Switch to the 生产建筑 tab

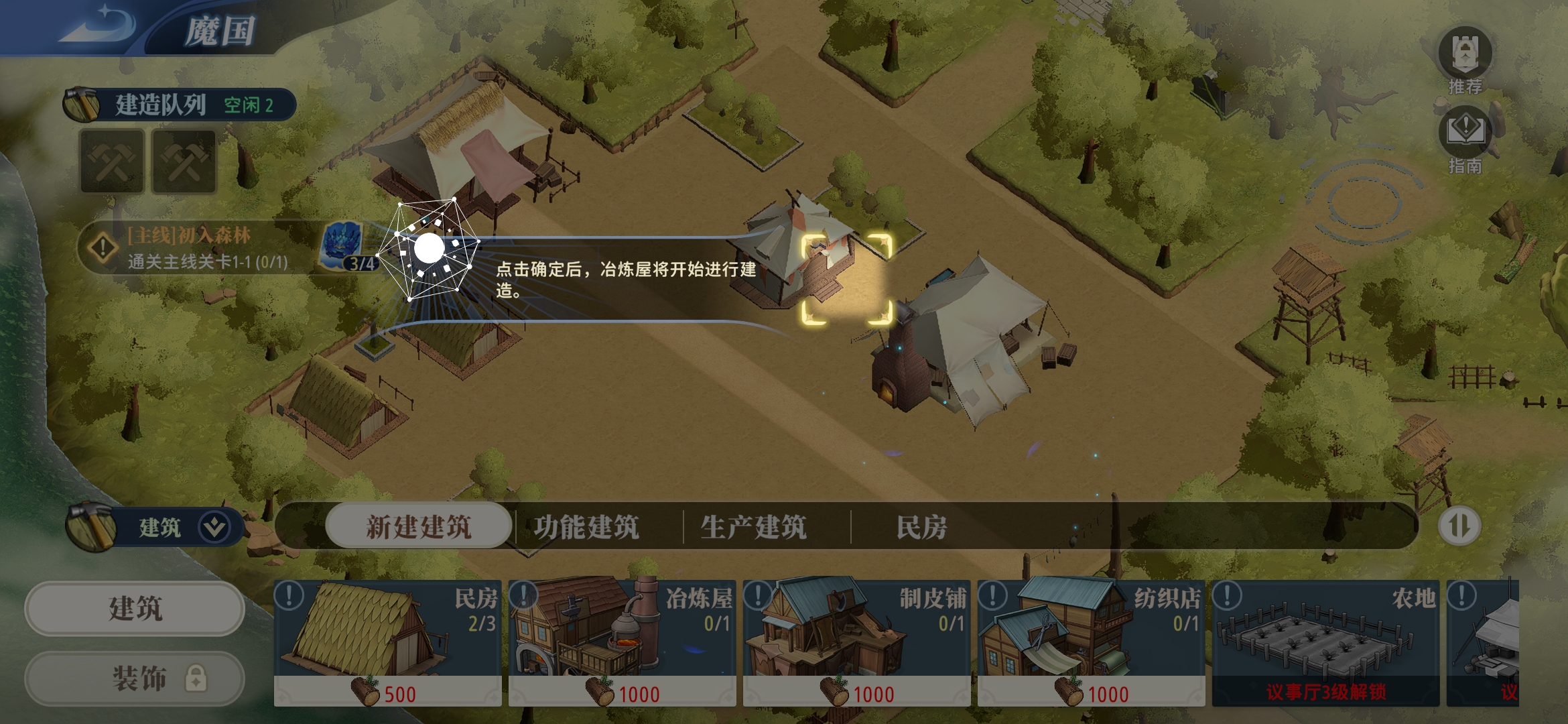click(x=754, y=526)
